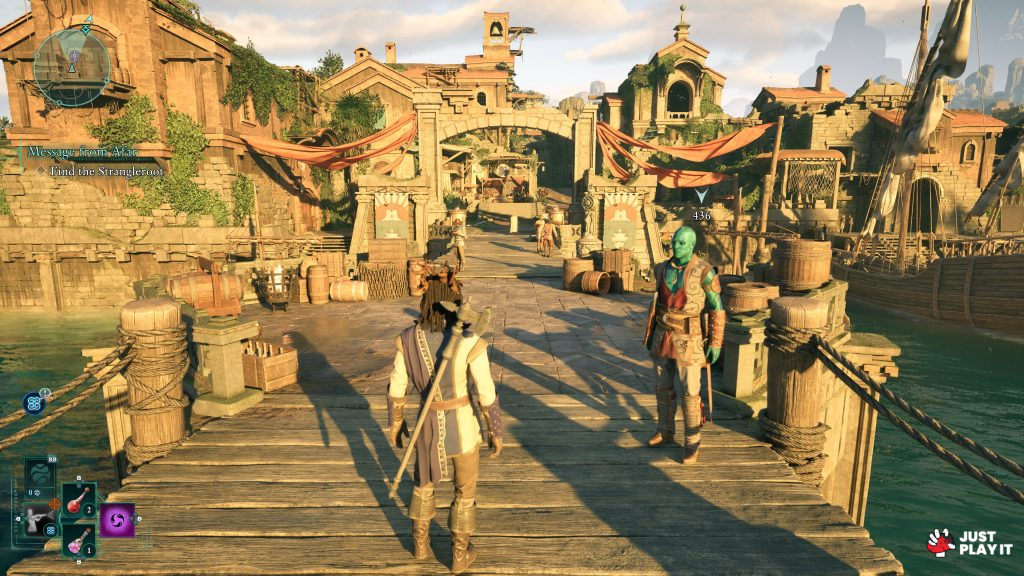Use the red health potion slot
This screenshot has width=1024, height=576.
click(x=78, y=500)
